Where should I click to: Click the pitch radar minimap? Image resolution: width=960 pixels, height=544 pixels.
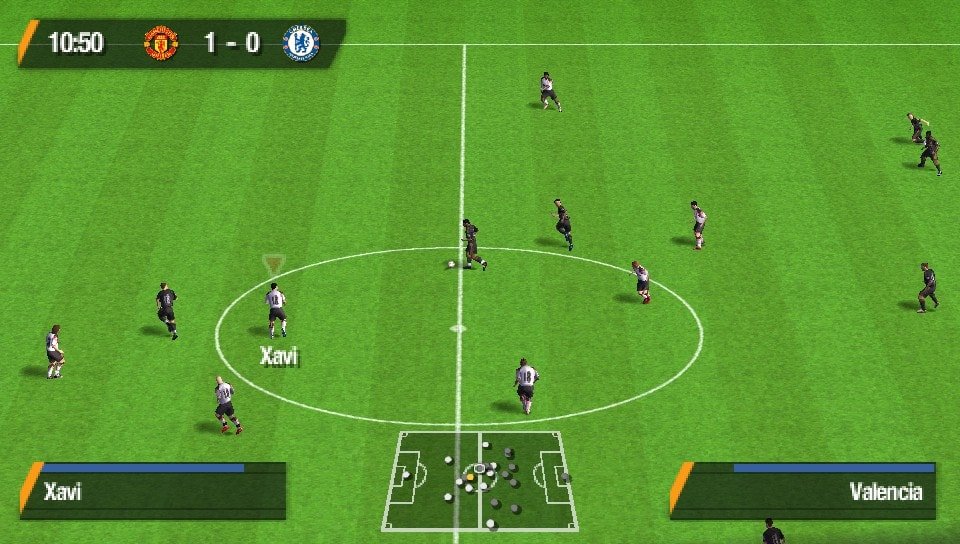(x=479, y=481)
